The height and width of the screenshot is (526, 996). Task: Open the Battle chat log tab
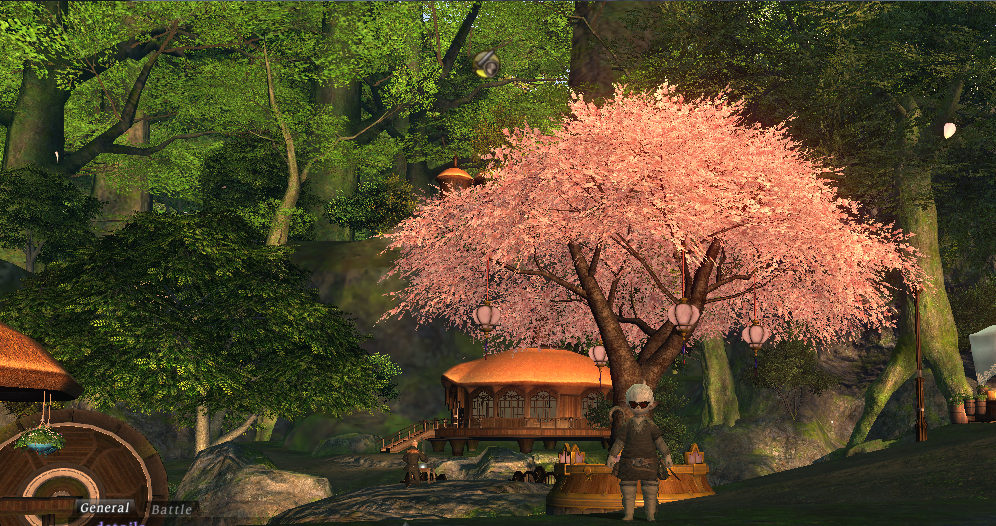[x=171, y=510]
